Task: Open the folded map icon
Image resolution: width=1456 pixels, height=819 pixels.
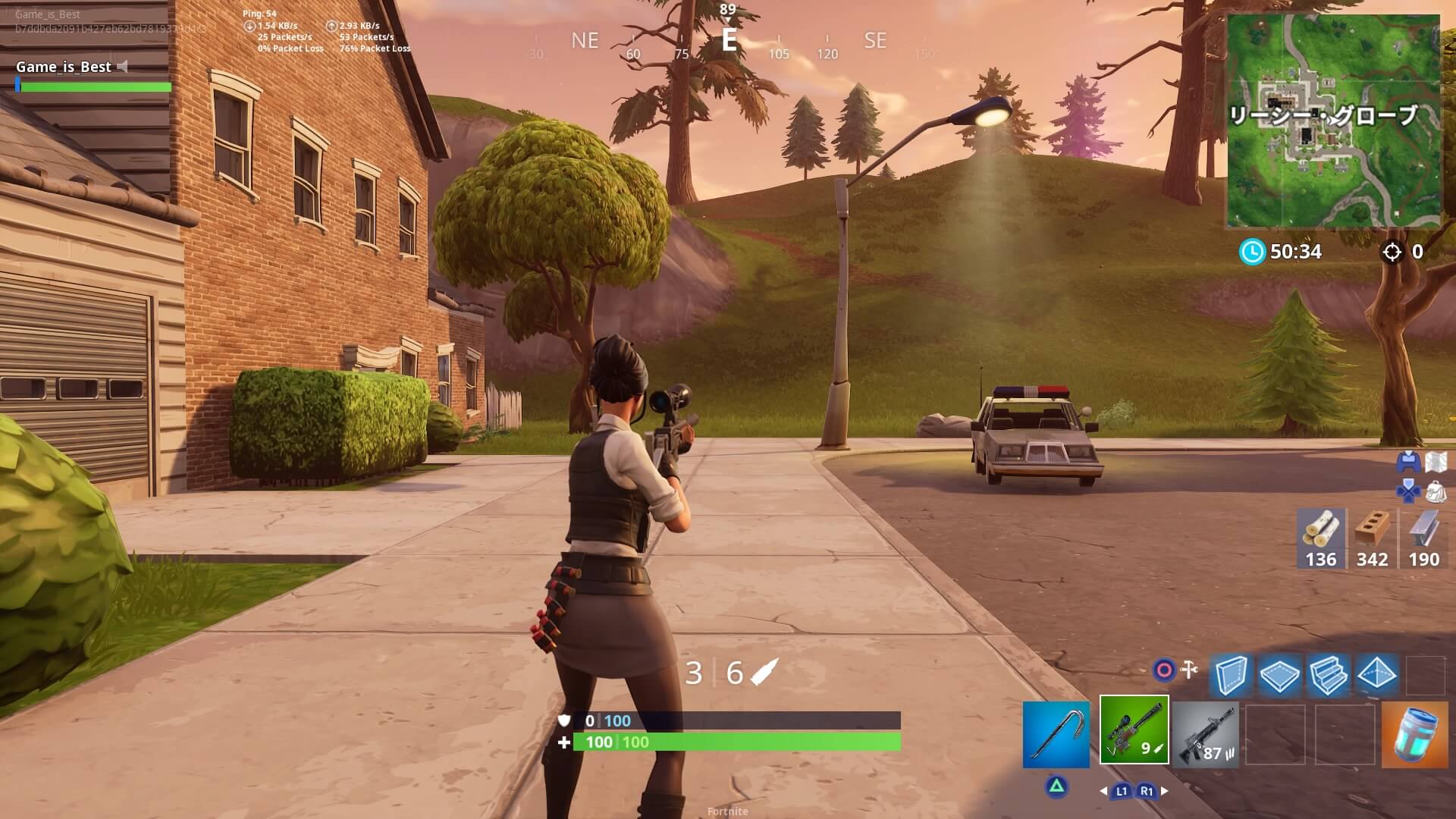Action: (1436, 462)
